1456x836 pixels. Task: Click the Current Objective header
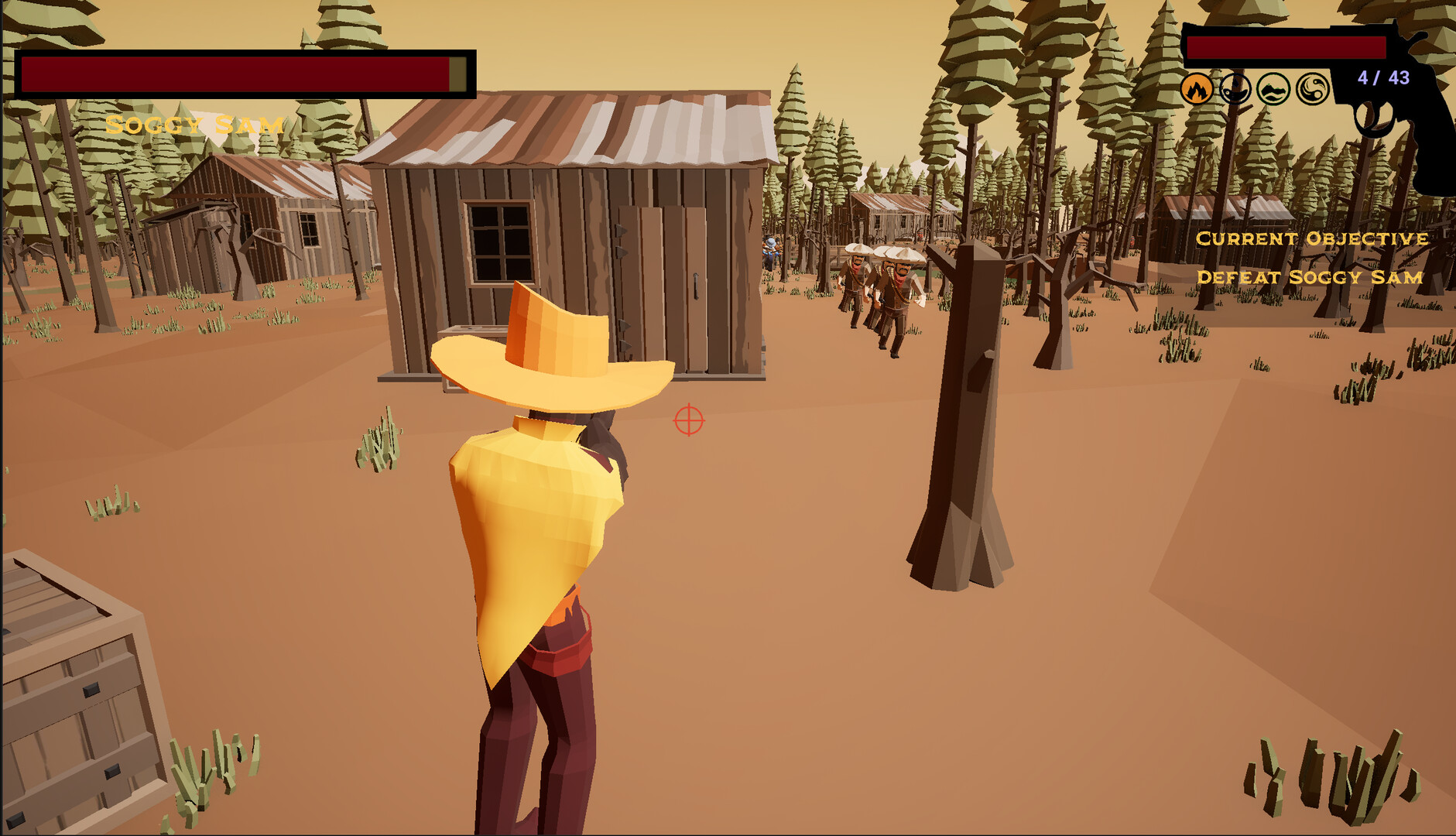(x=1311, y=240)
